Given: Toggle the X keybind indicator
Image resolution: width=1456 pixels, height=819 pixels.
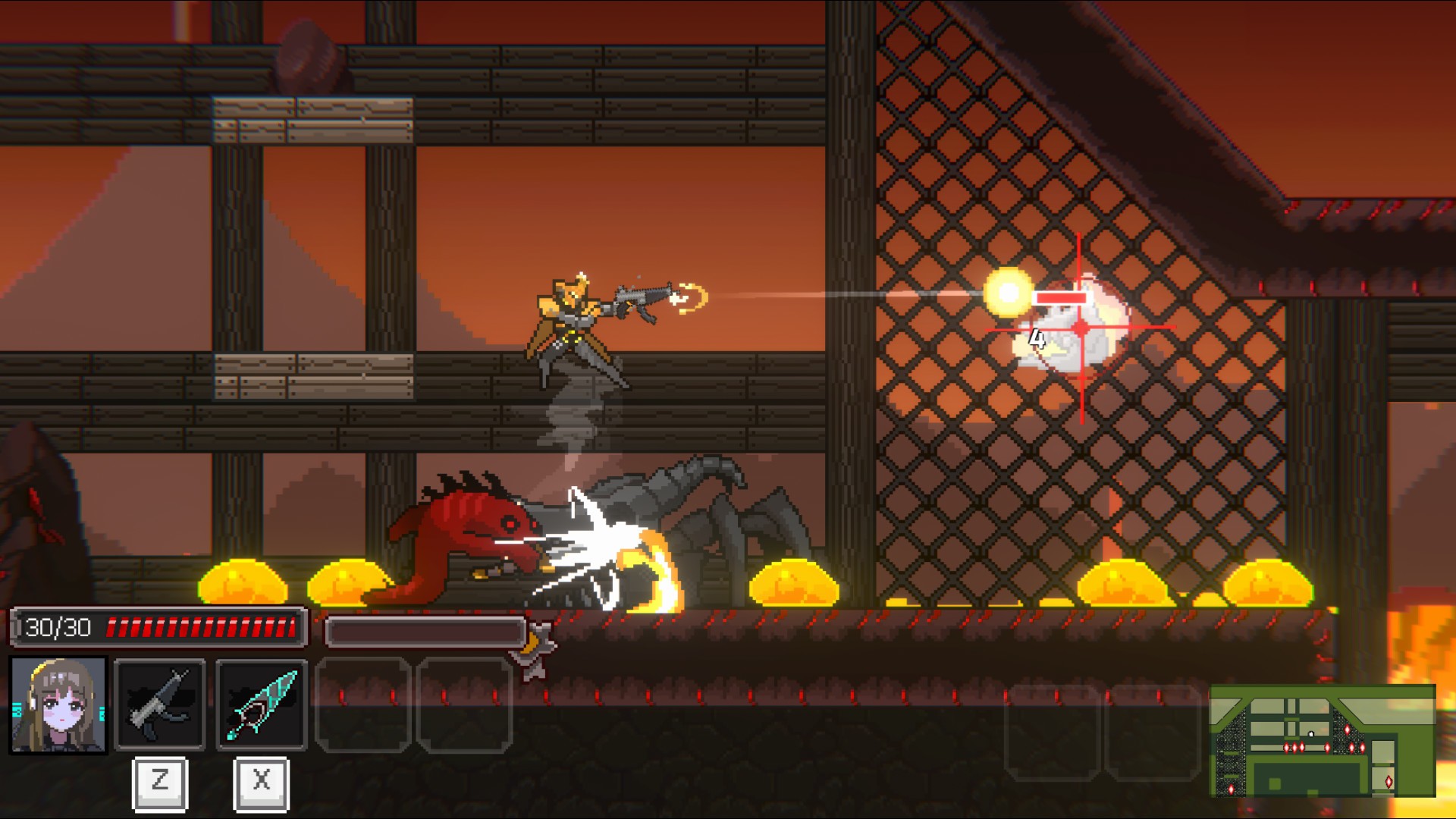Looking at the screenshot, I should 262,785.
